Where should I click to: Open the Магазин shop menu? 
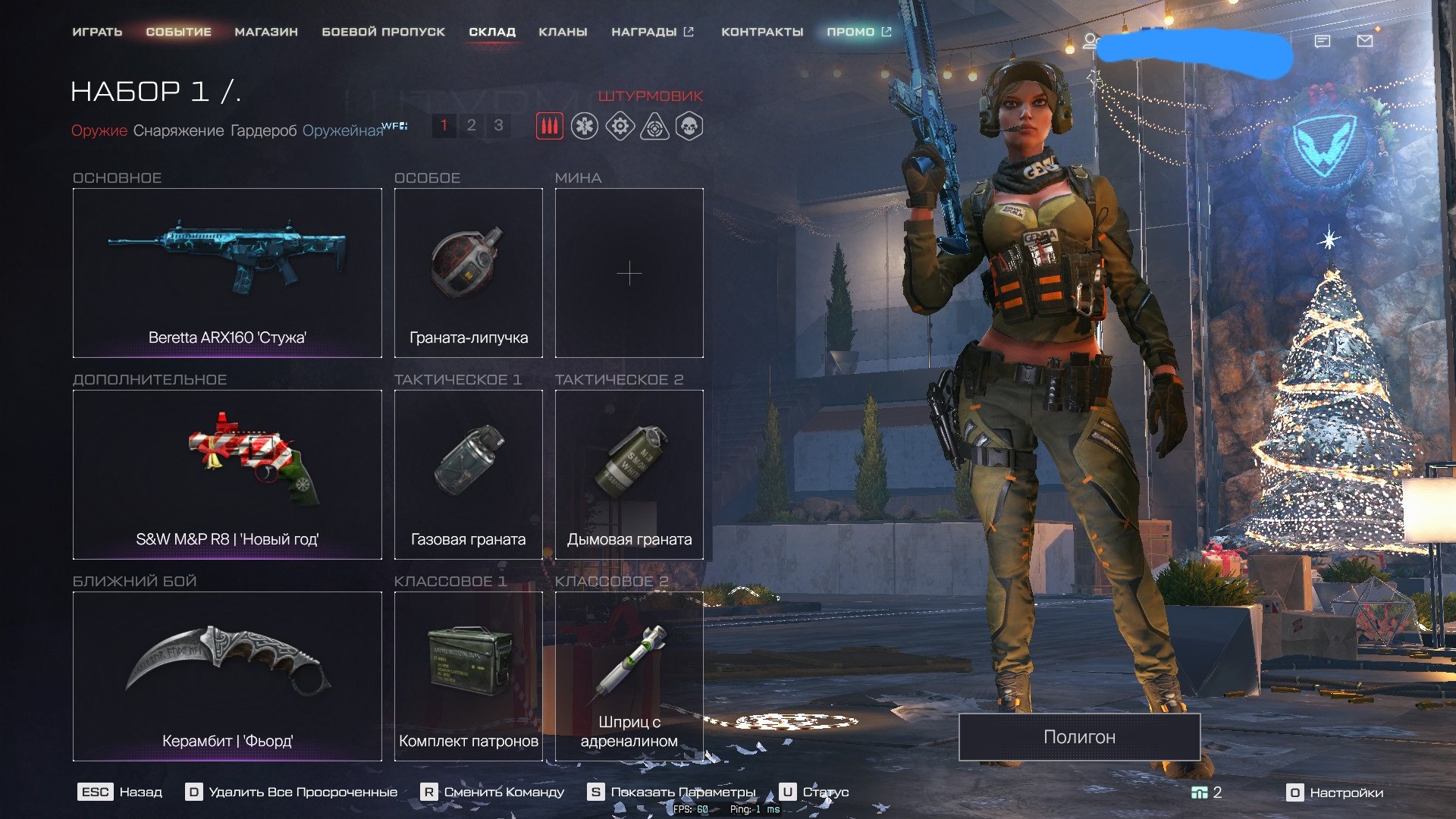coord(266,32)
